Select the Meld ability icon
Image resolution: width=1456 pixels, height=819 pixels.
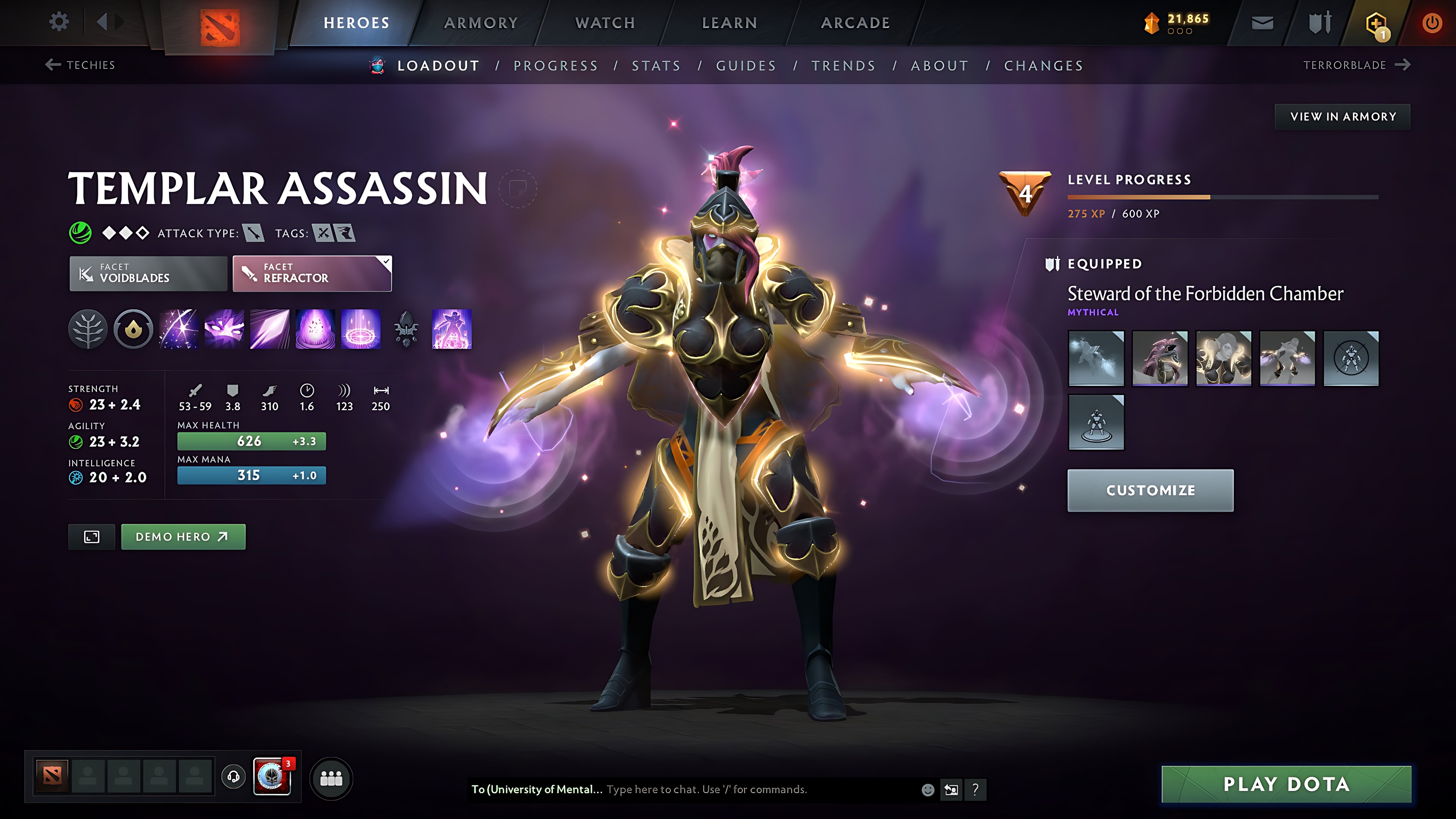pos(223,330)
